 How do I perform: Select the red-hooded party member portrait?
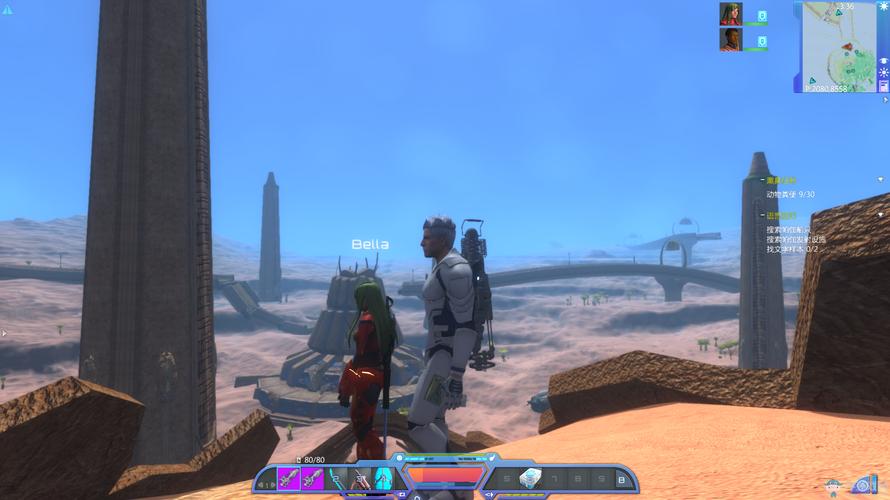coord(730,14)
